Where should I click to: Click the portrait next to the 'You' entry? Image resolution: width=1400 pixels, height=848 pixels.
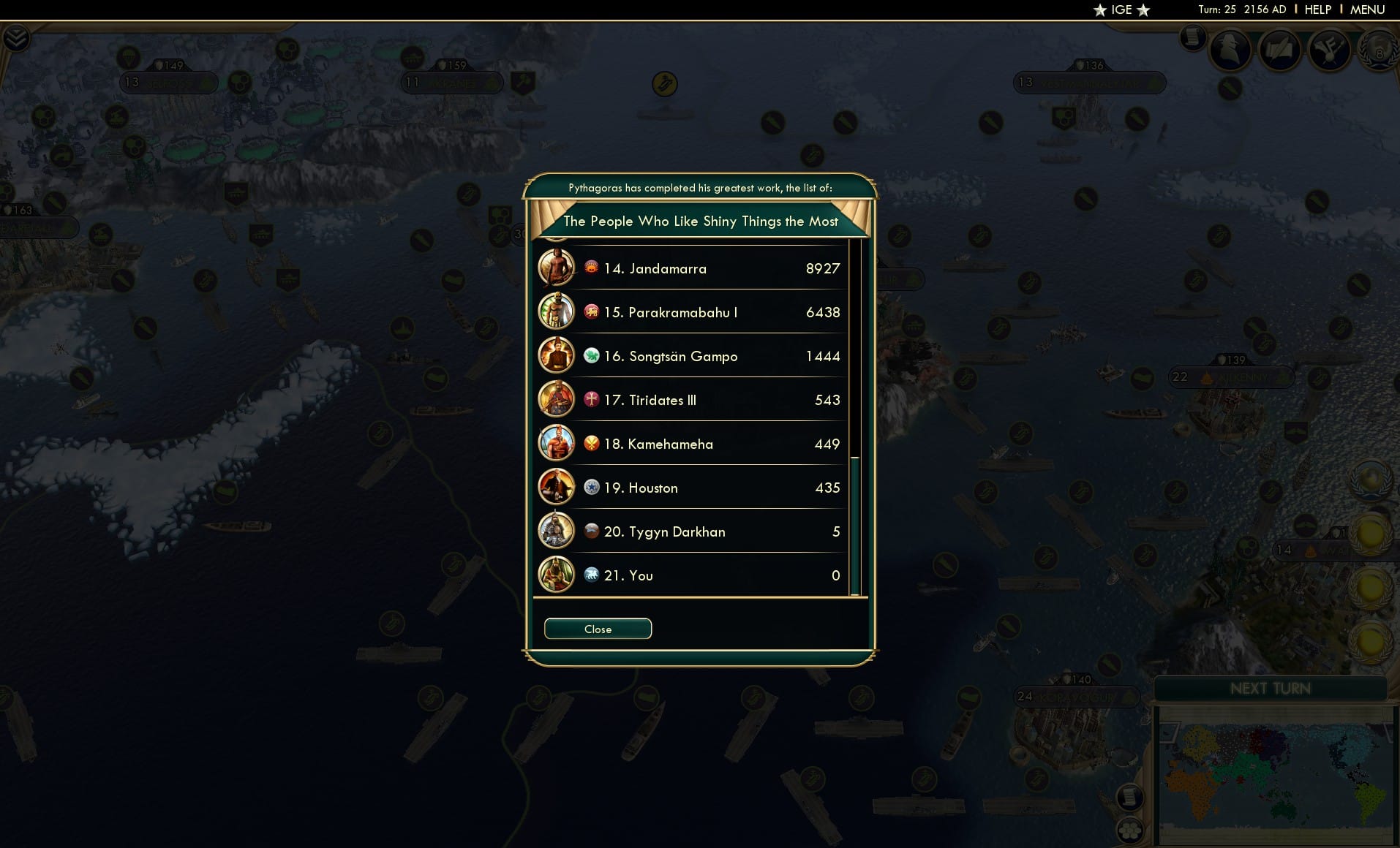tap(557, 575)
